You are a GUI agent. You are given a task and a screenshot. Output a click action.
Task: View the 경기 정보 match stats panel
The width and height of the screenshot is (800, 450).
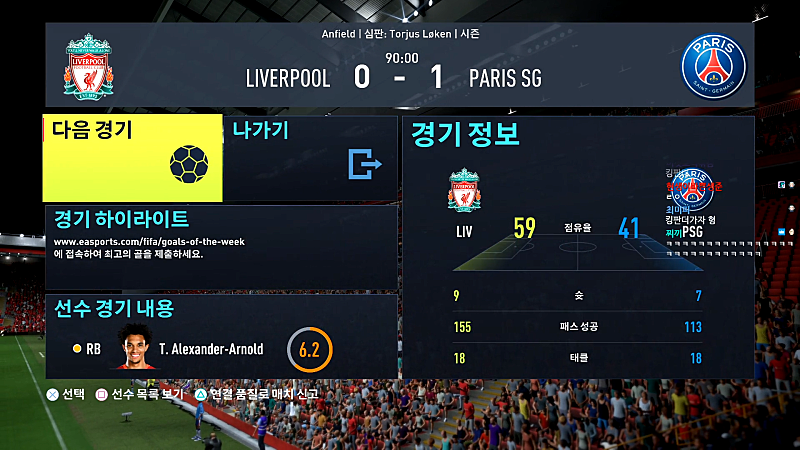577,247
